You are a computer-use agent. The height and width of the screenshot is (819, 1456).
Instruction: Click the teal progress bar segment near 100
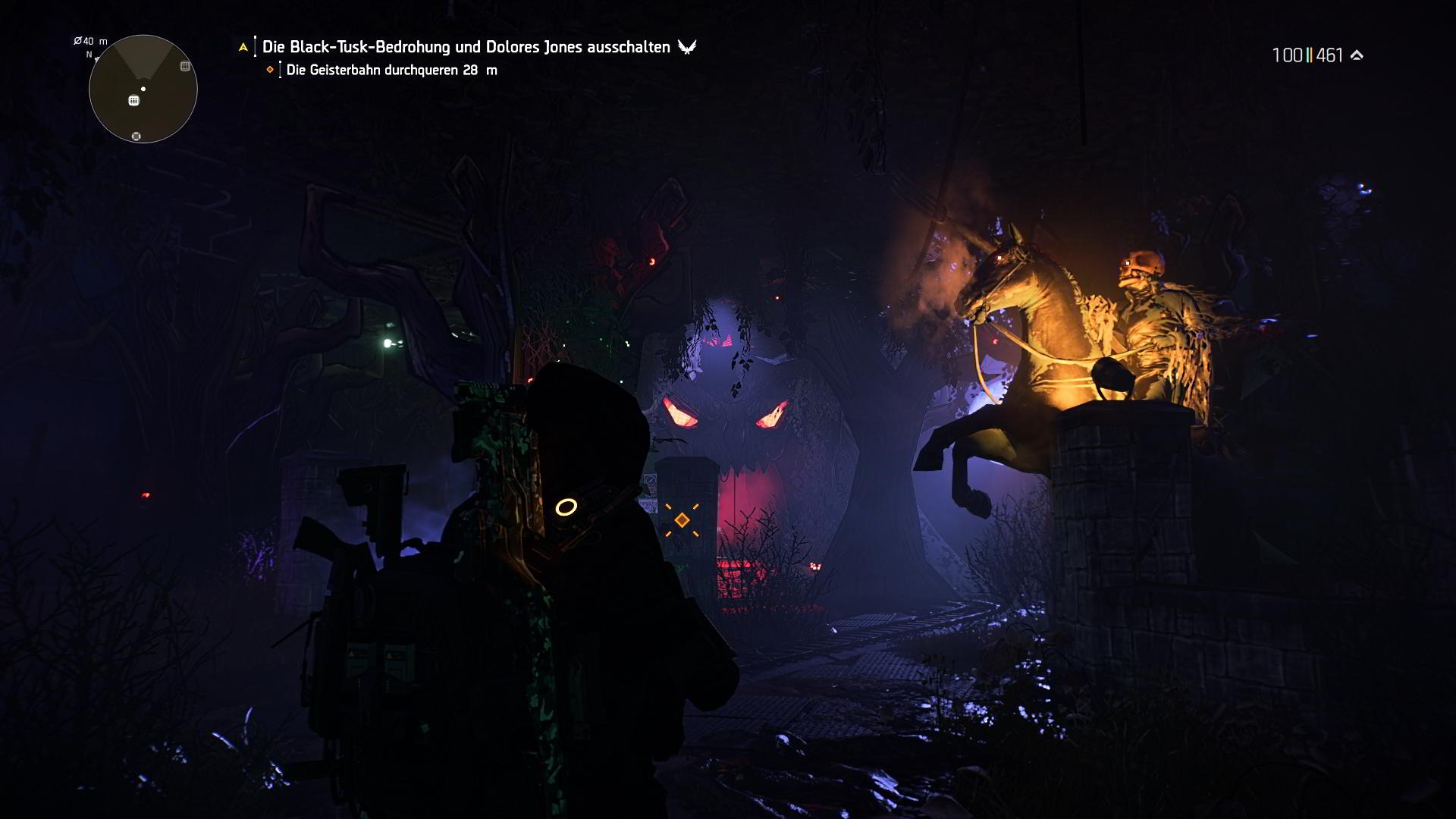point(1307,54)
